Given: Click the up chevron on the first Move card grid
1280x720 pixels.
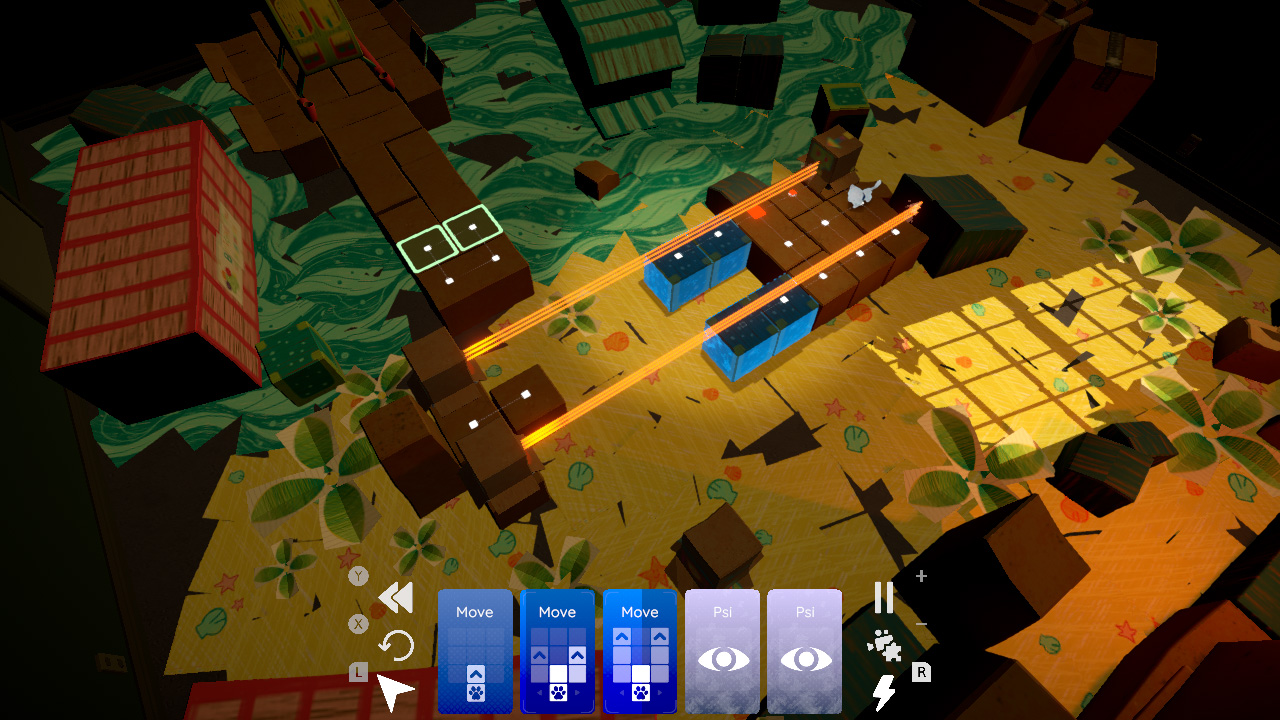Looking at the screenshot, I should pyautogui.click(x=476, y=672).
